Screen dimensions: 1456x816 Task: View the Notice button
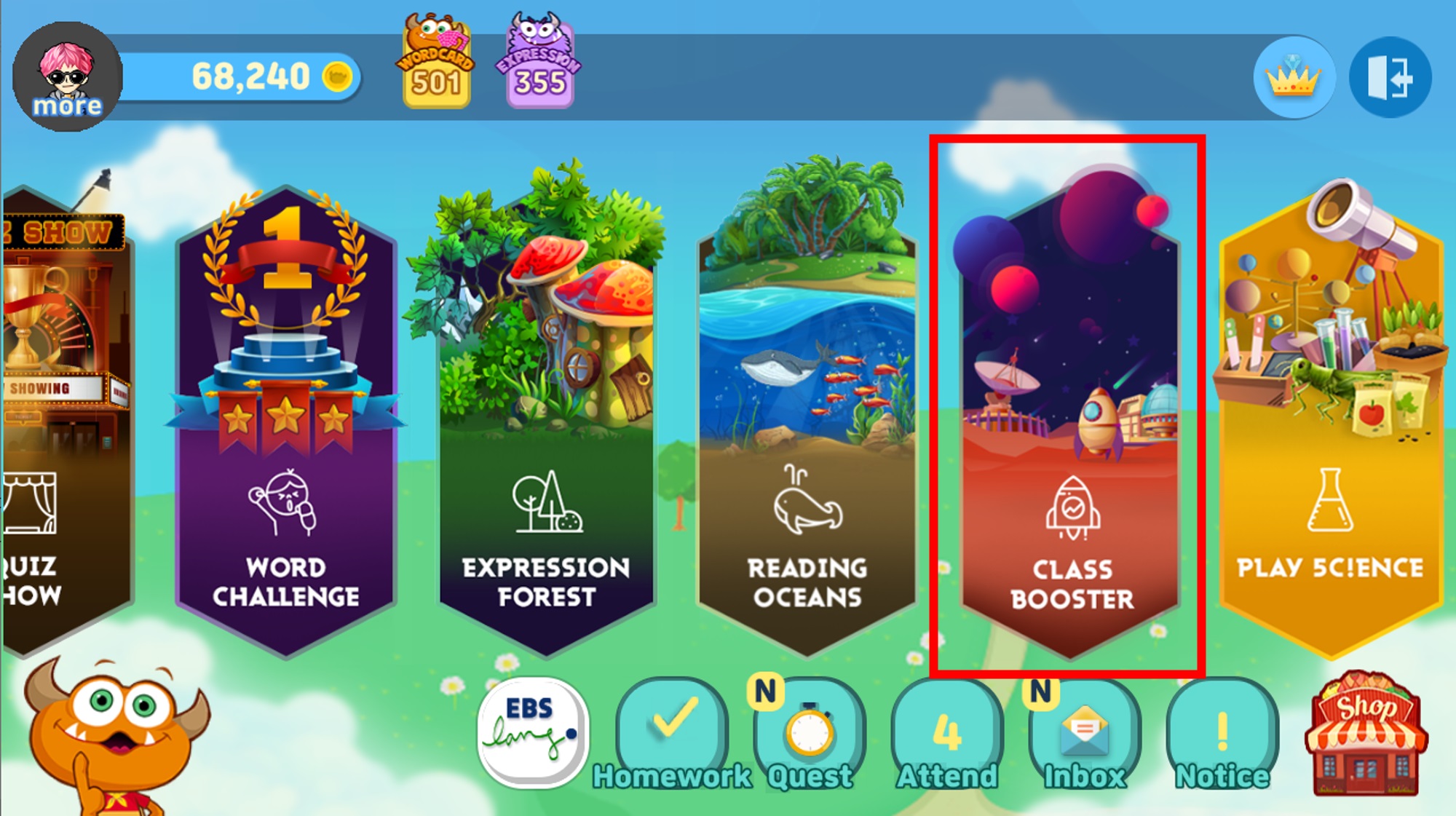point(1222,732)
